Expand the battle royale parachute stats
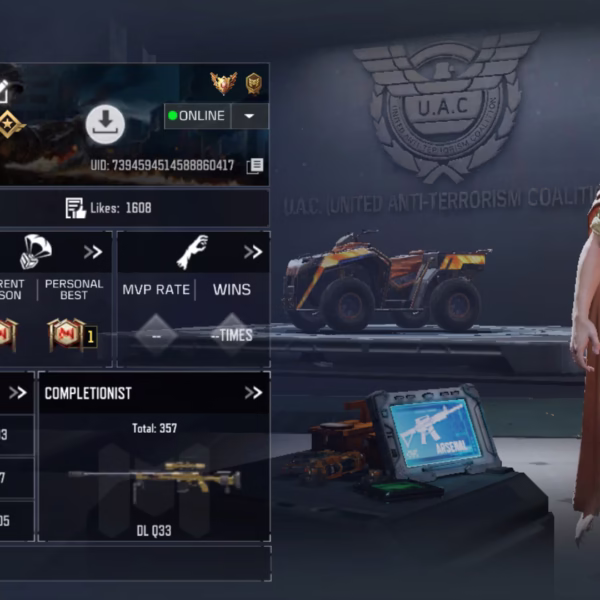 pyautogui.click(x=93, y=252)
